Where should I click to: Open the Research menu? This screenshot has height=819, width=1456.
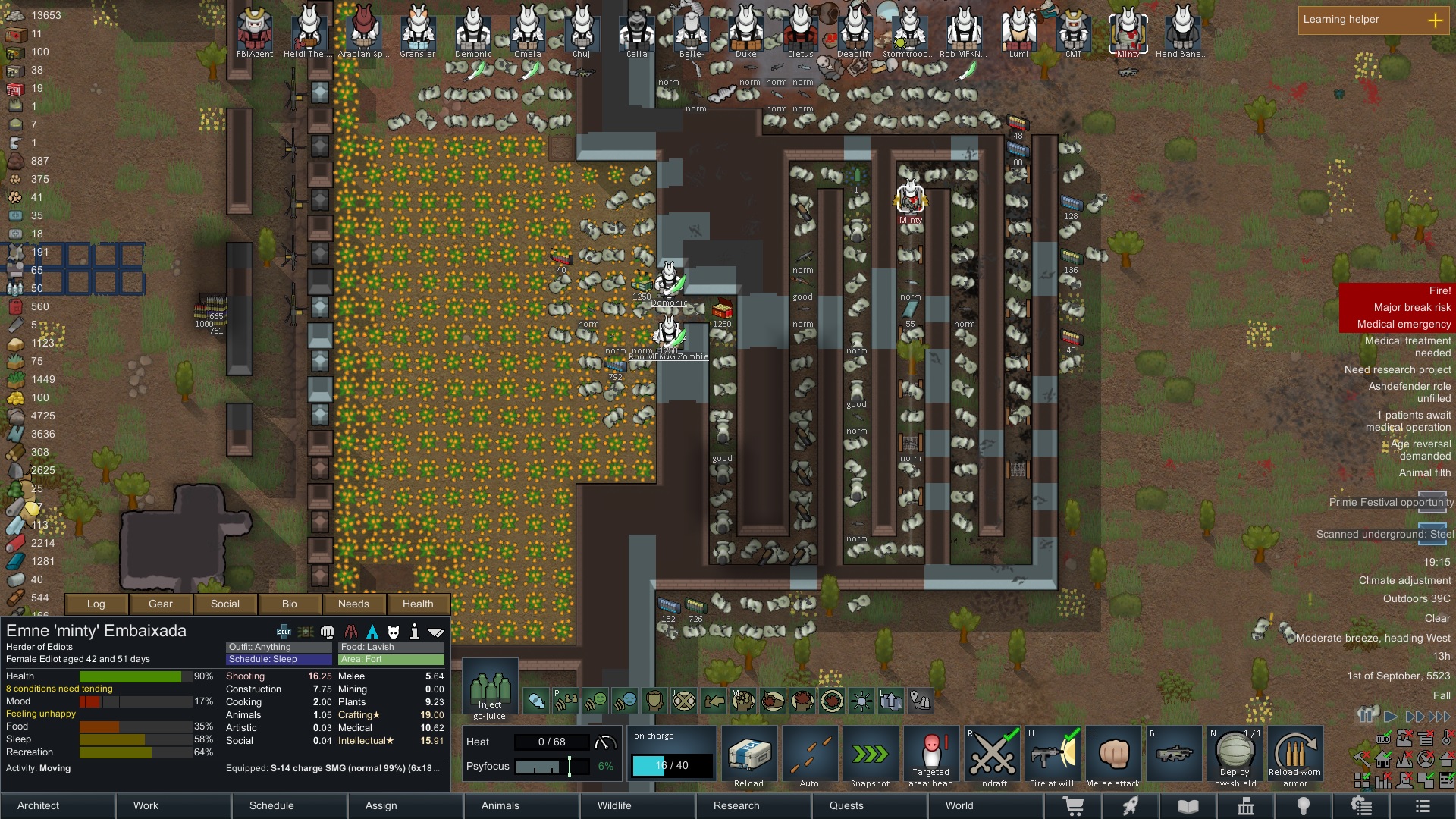(x=736, y=805)
